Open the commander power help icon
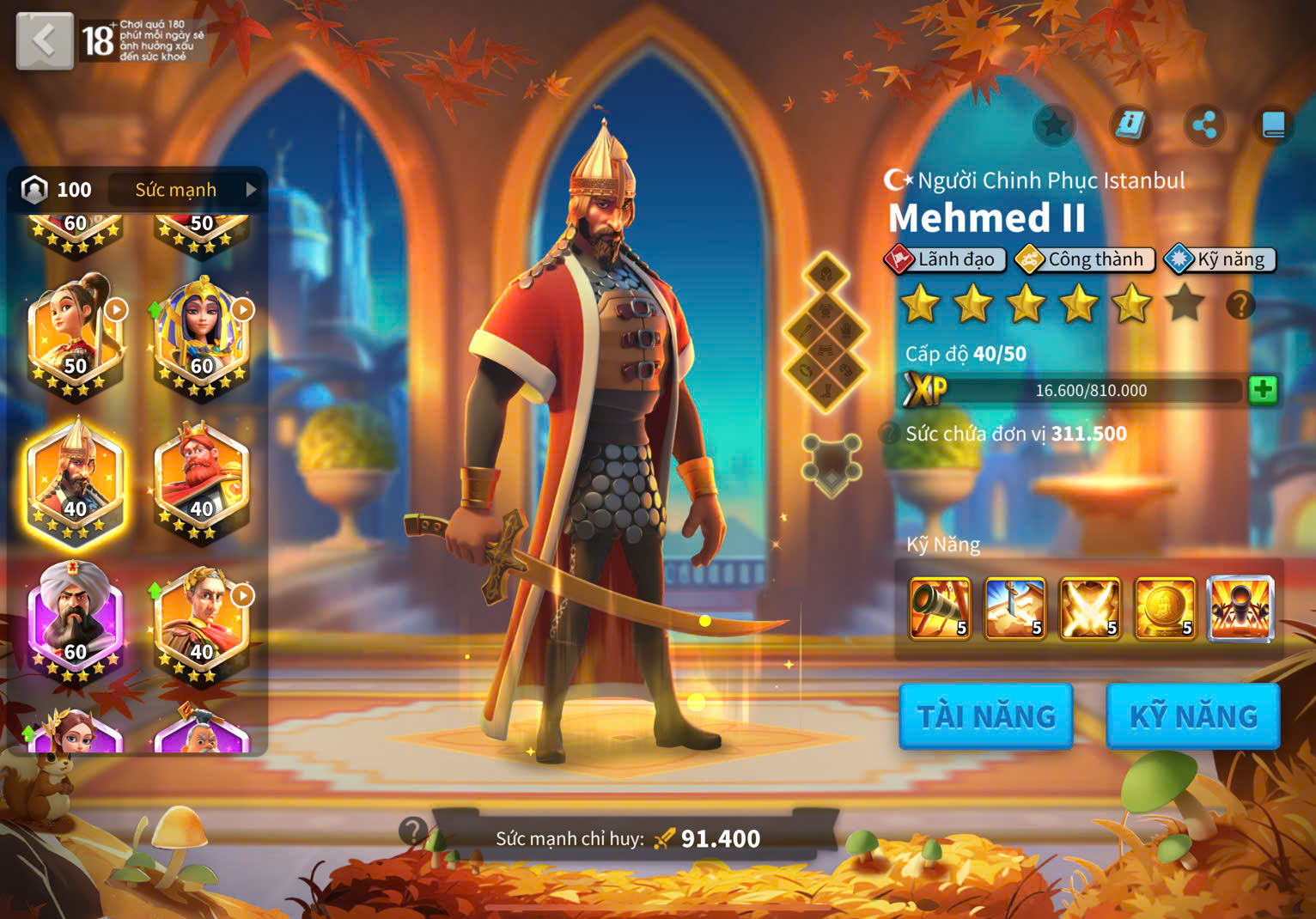The width and height of the screenshot is (1316, 919). 413,830
